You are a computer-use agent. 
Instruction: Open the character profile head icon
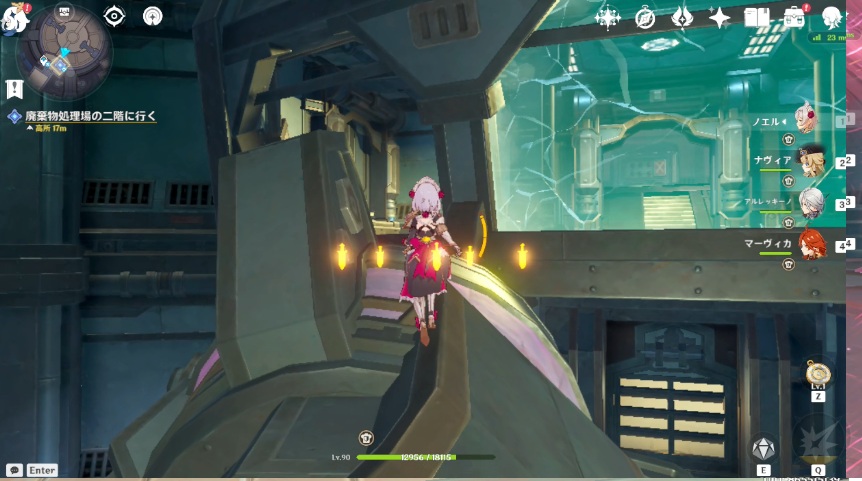tap(831, 17)
